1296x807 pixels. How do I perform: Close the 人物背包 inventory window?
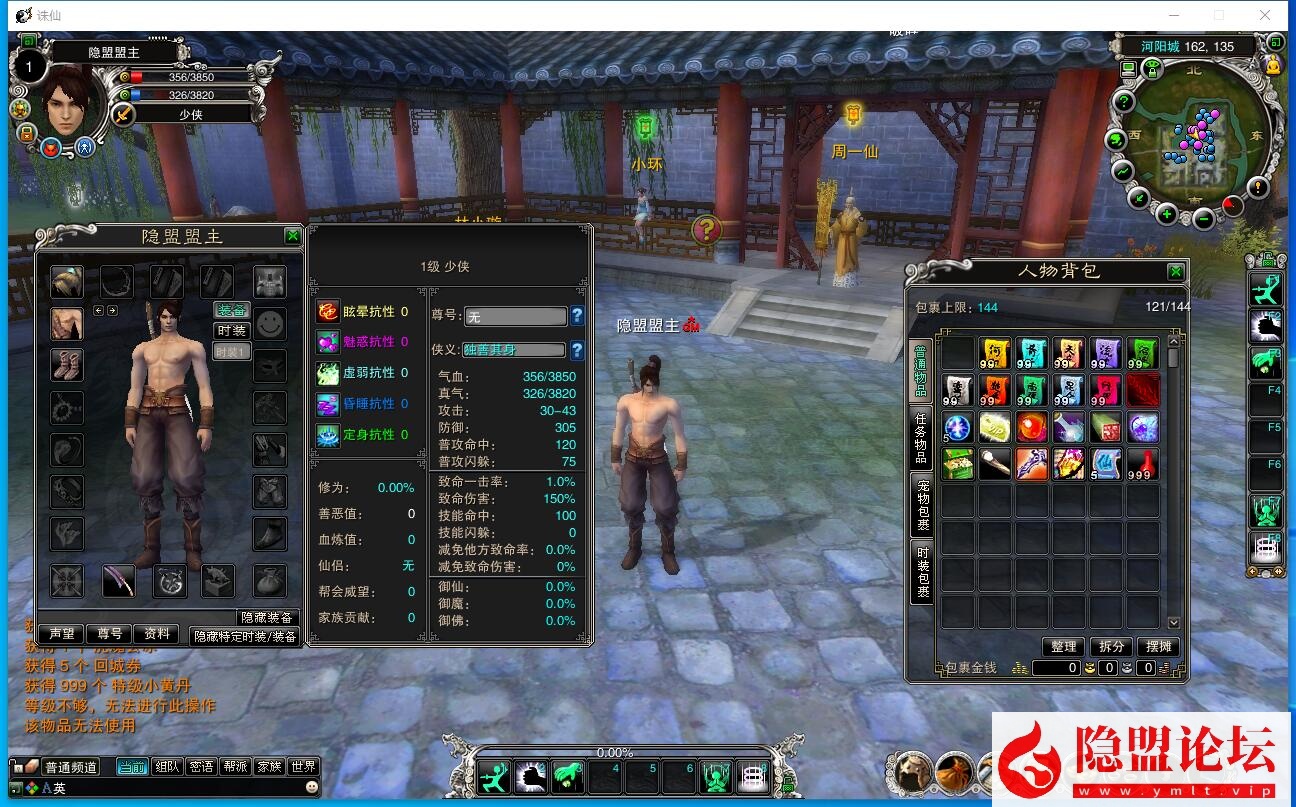pos(1175,272)
